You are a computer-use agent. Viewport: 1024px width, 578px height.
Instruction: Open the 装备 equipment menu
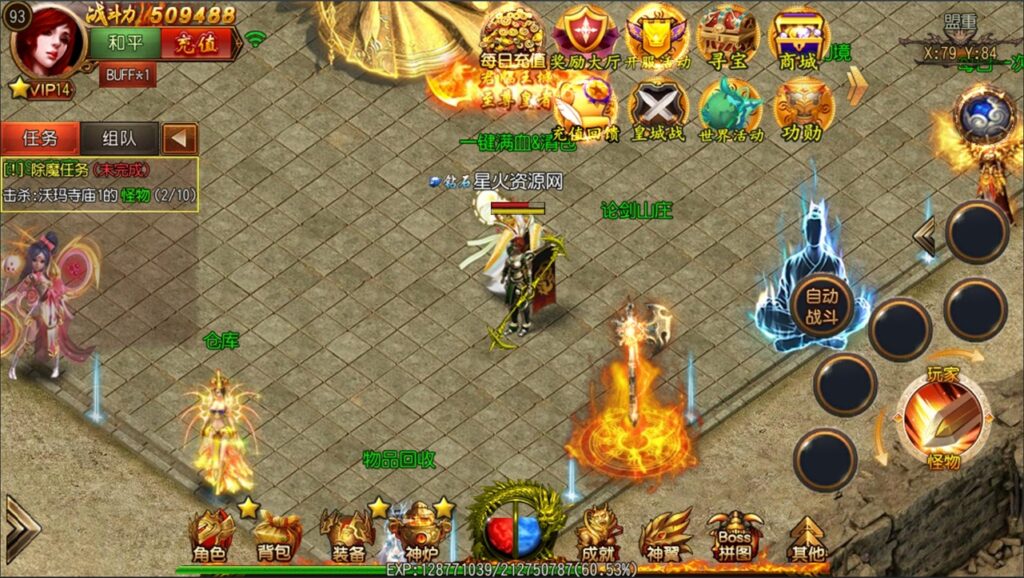[x=346, y=535]
